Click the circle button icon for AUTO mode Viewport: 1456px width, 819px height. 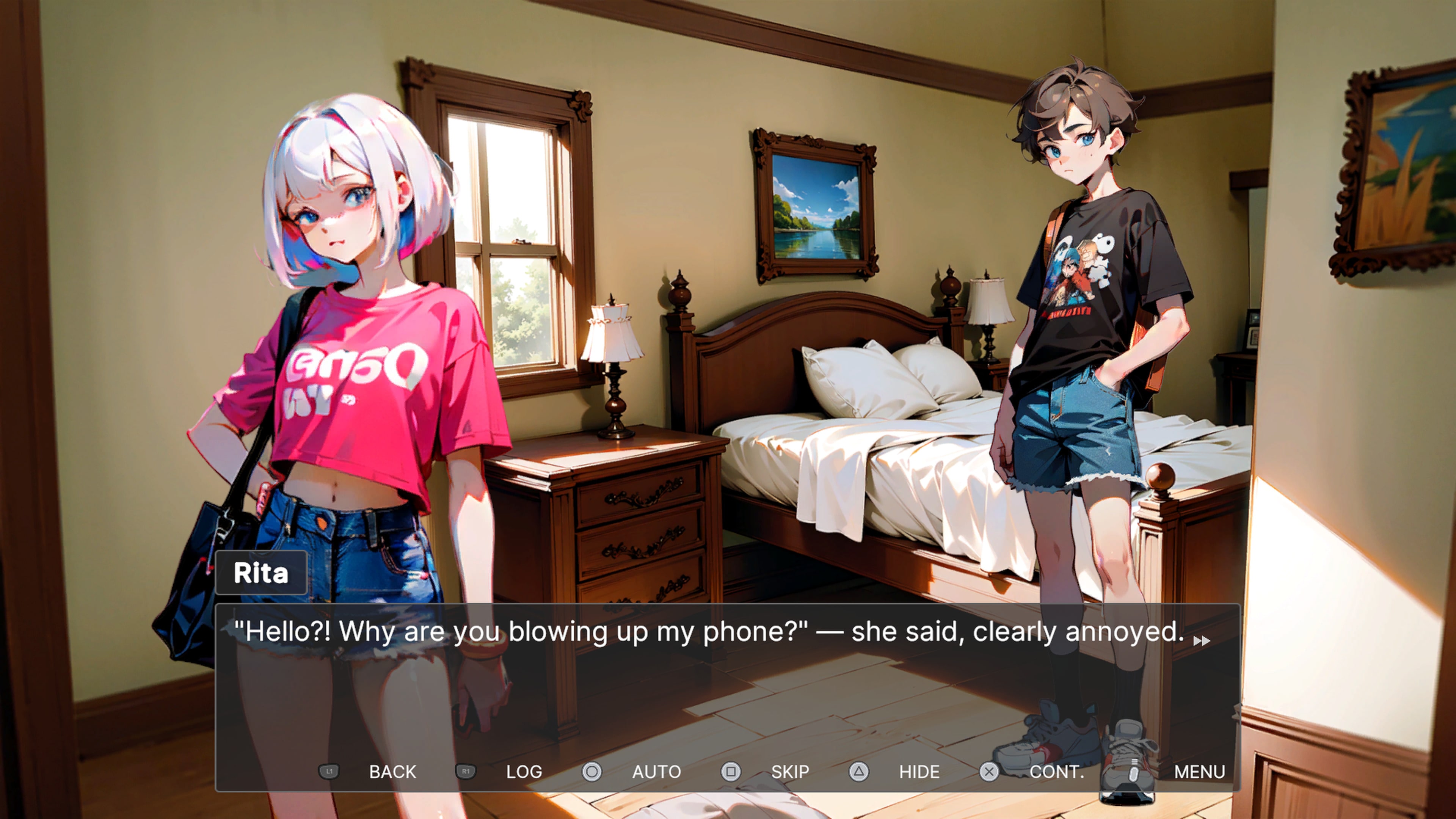592,772
